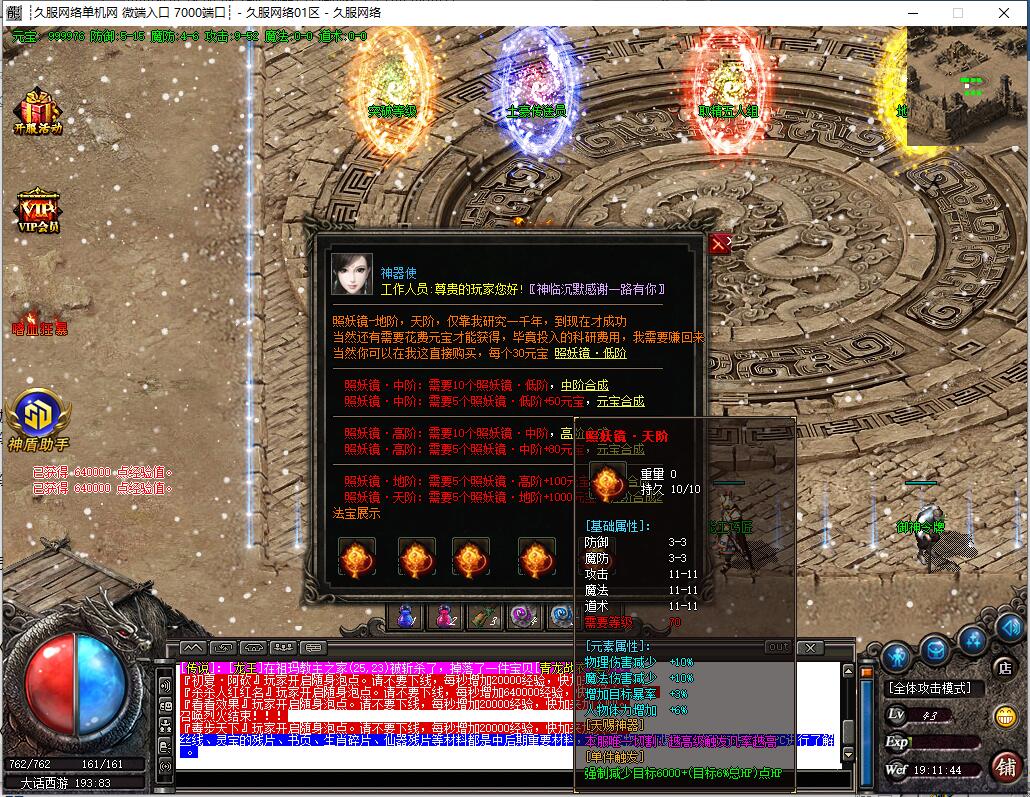Open the VIP会员 membership panel
This screenshot has width=1030, height=797.
[x=37, y=210]
